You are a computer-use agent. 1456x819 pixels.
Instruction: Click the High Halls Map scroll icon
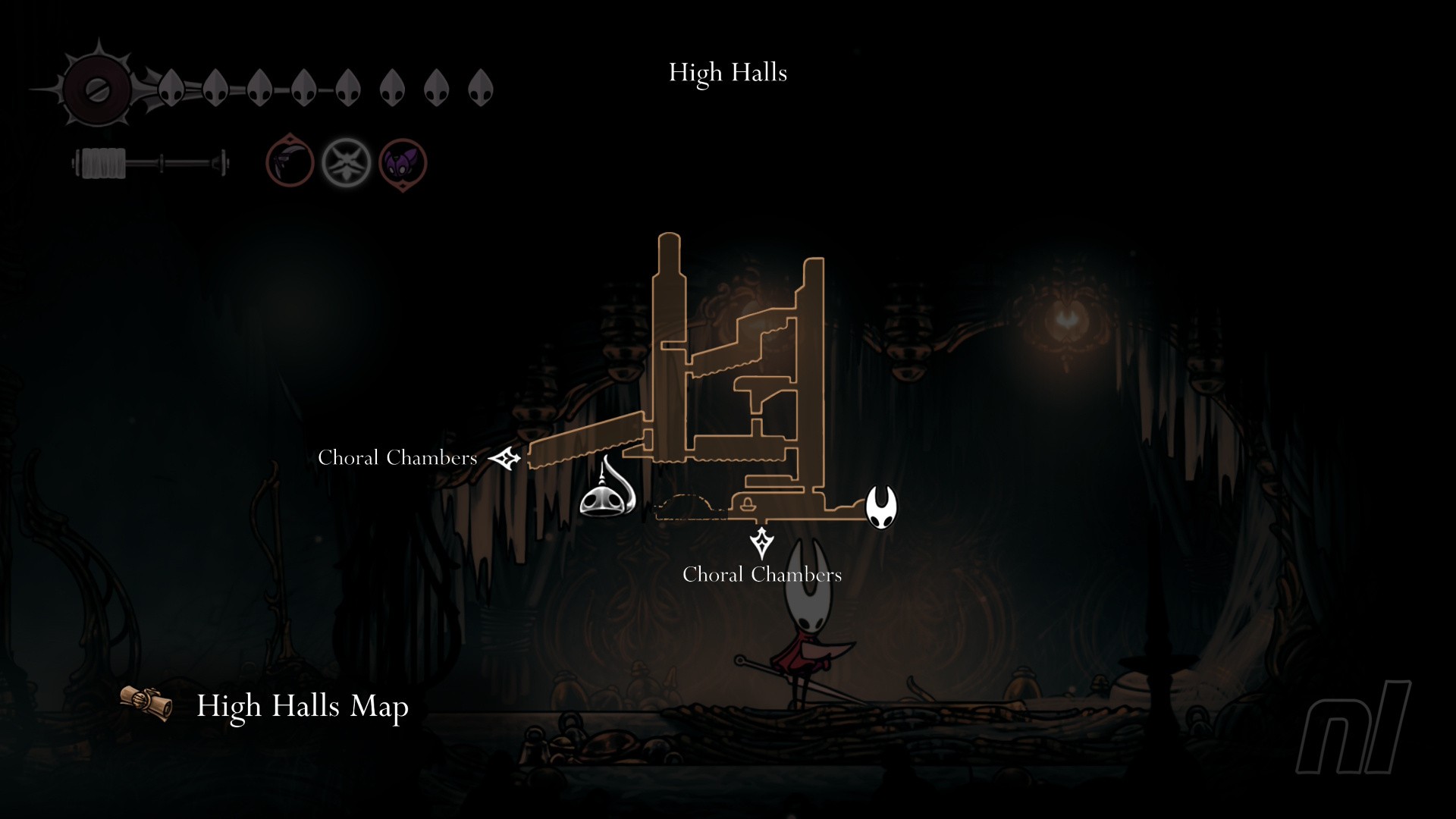[146, 703]
